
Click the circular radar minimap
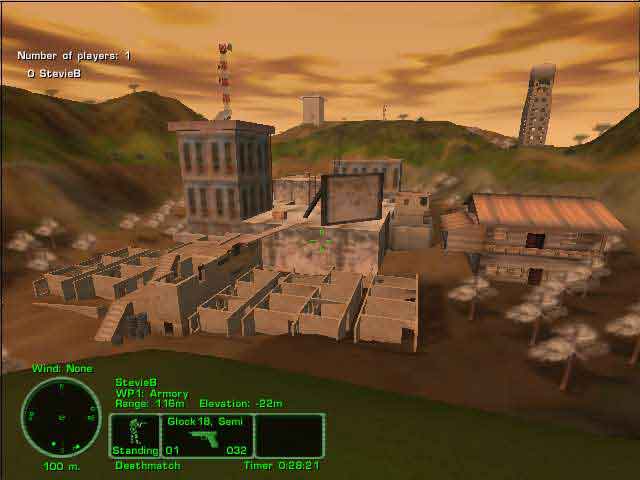(61, 417)
